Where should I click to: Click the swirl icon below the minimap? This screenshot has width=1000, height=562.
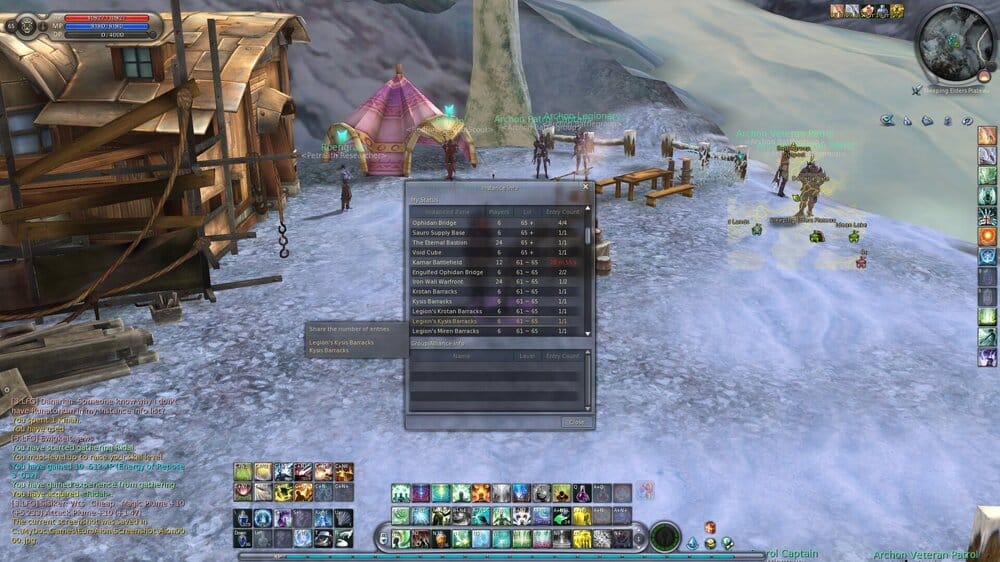point(967,120)
